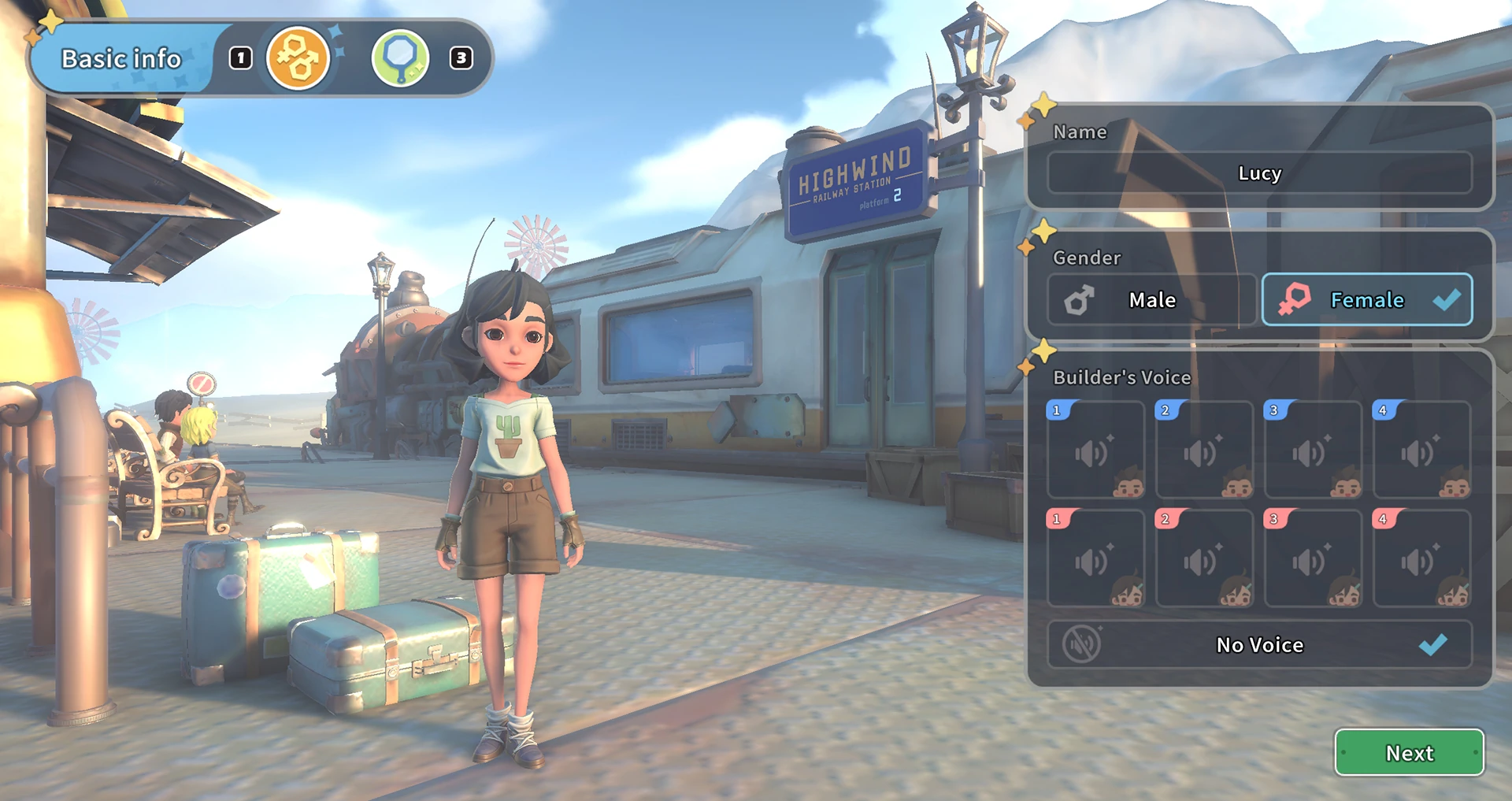Choose the Female gender option
Image resolution: width=1512 pixels, height=801 pixels.
click(1367, 300)
